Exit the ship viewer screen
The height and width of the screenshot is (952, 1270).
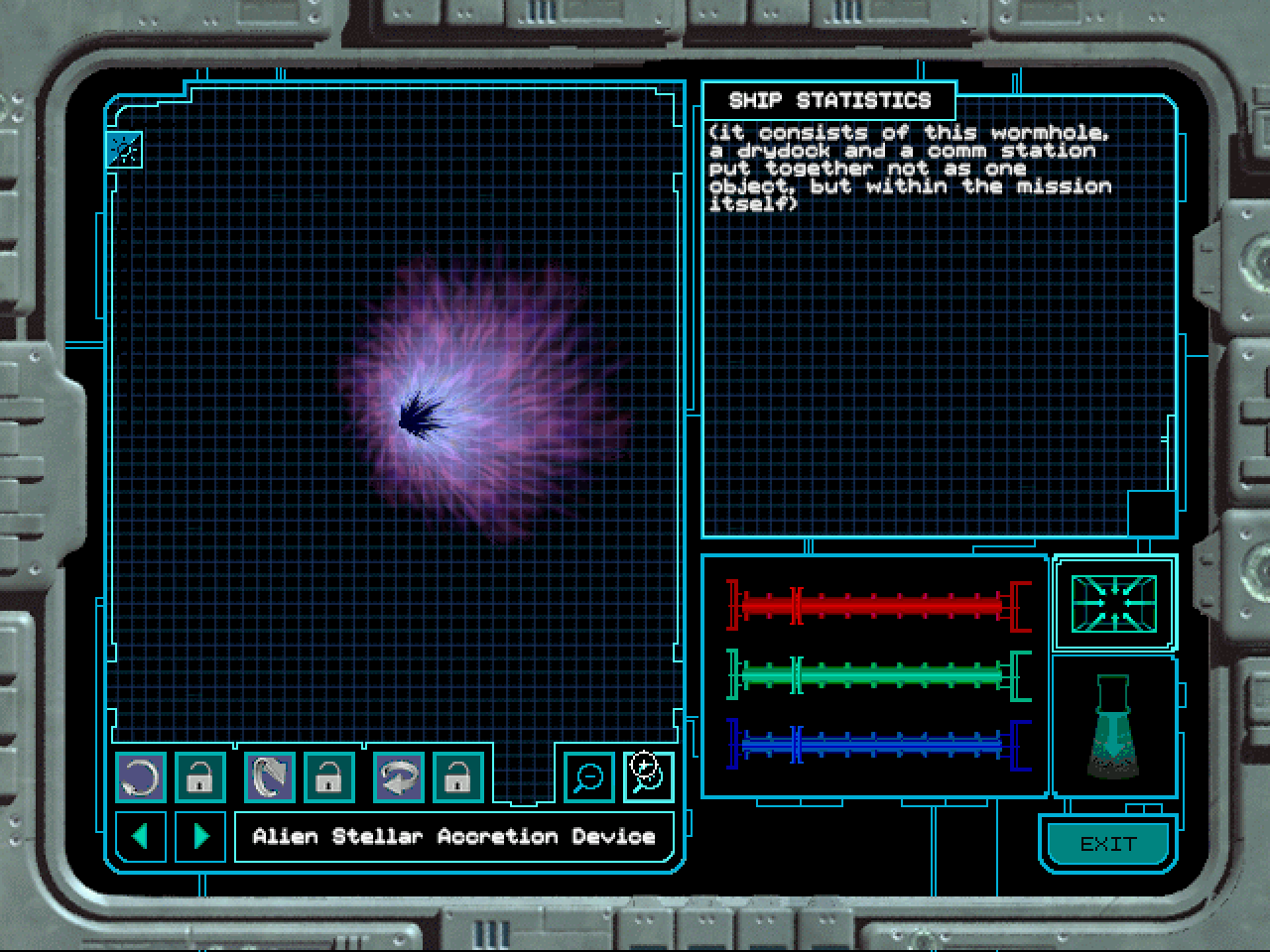point(1107,844)
